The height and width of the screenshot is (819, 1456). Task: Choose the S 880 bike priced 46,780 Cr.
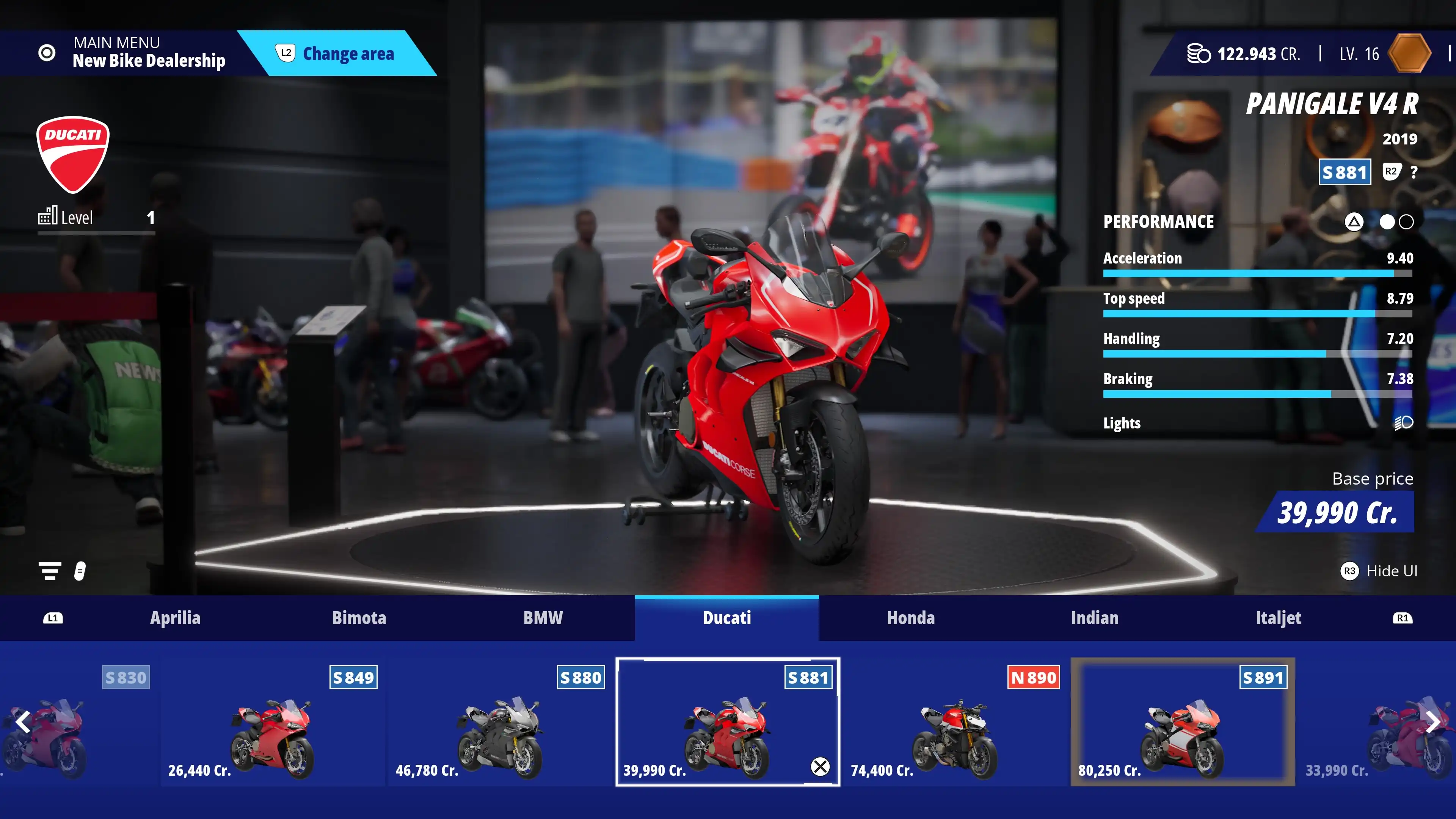pyautogui.click(x=500, y=722)
